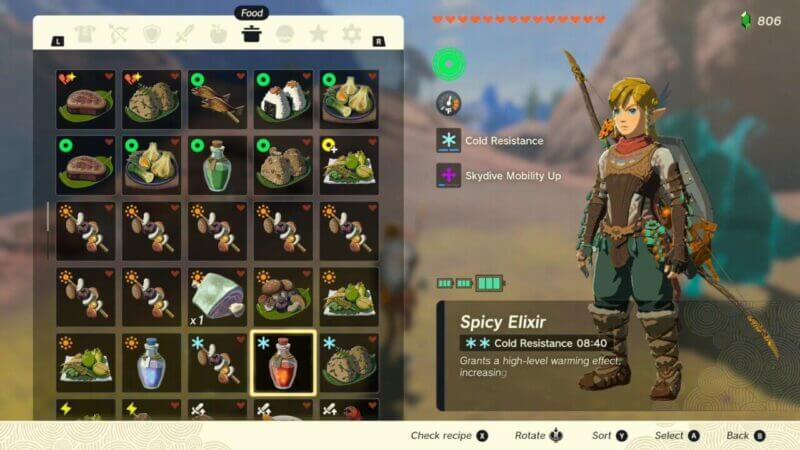Switch to the Key Items star tab
Viewport: 800px width, 450px height.
(x=318, y=35)
